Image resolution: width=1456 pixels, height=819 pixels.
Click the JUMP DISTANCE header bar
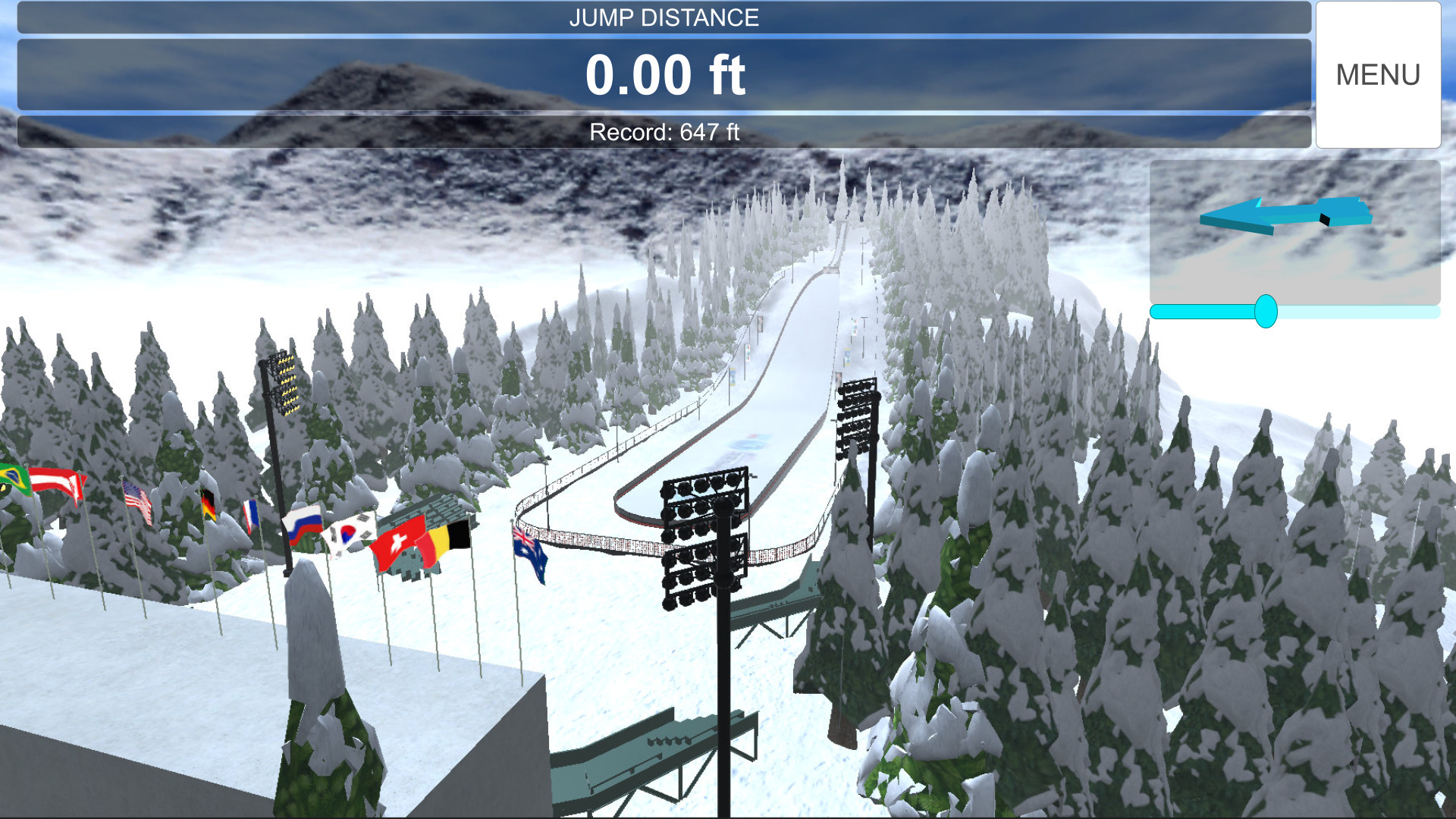tap(665, 17)
